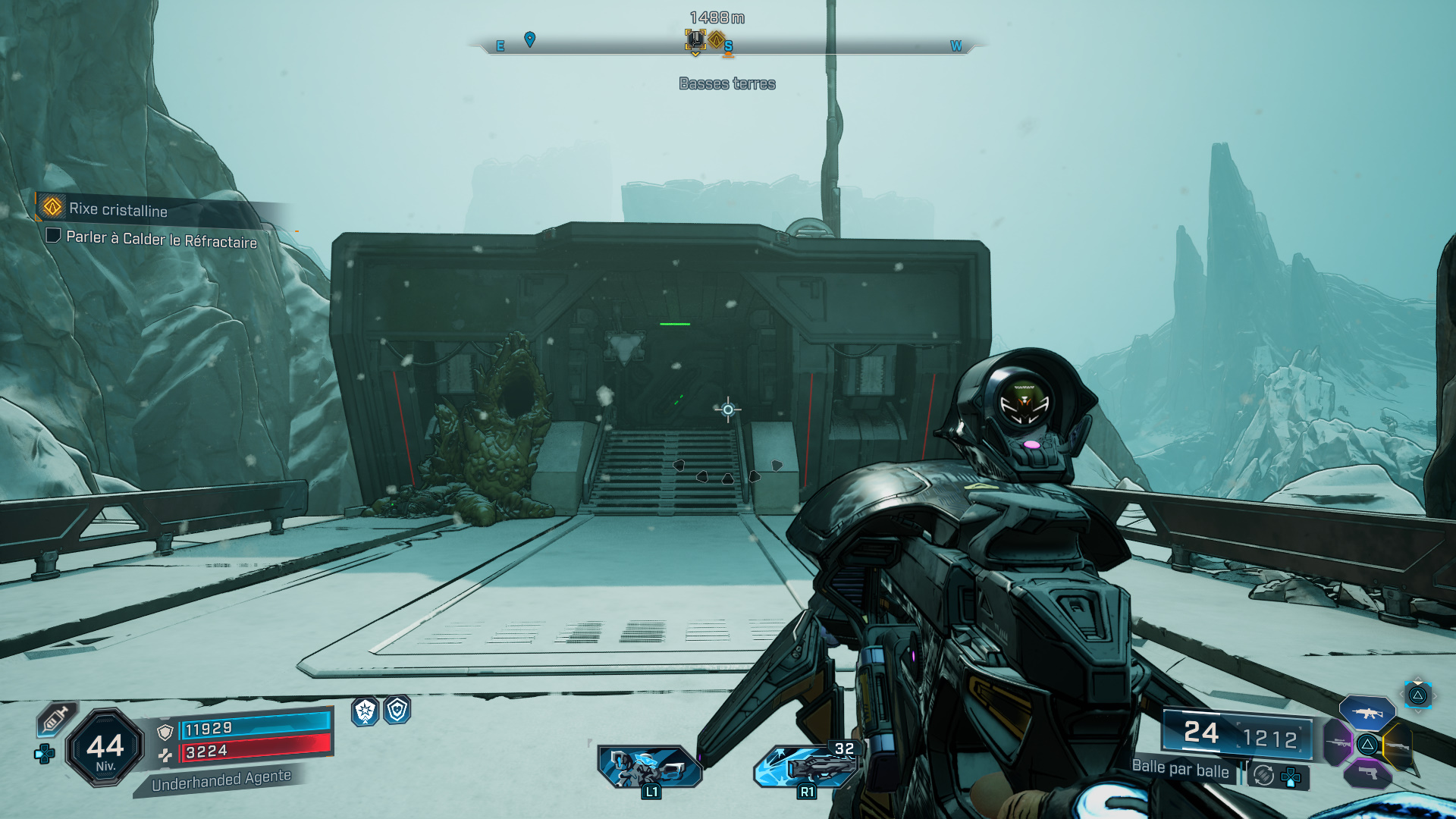Select the assault rifle in the weapon wheel
The width and height of the screenshot is (1456, 819).
(1367, 711)
